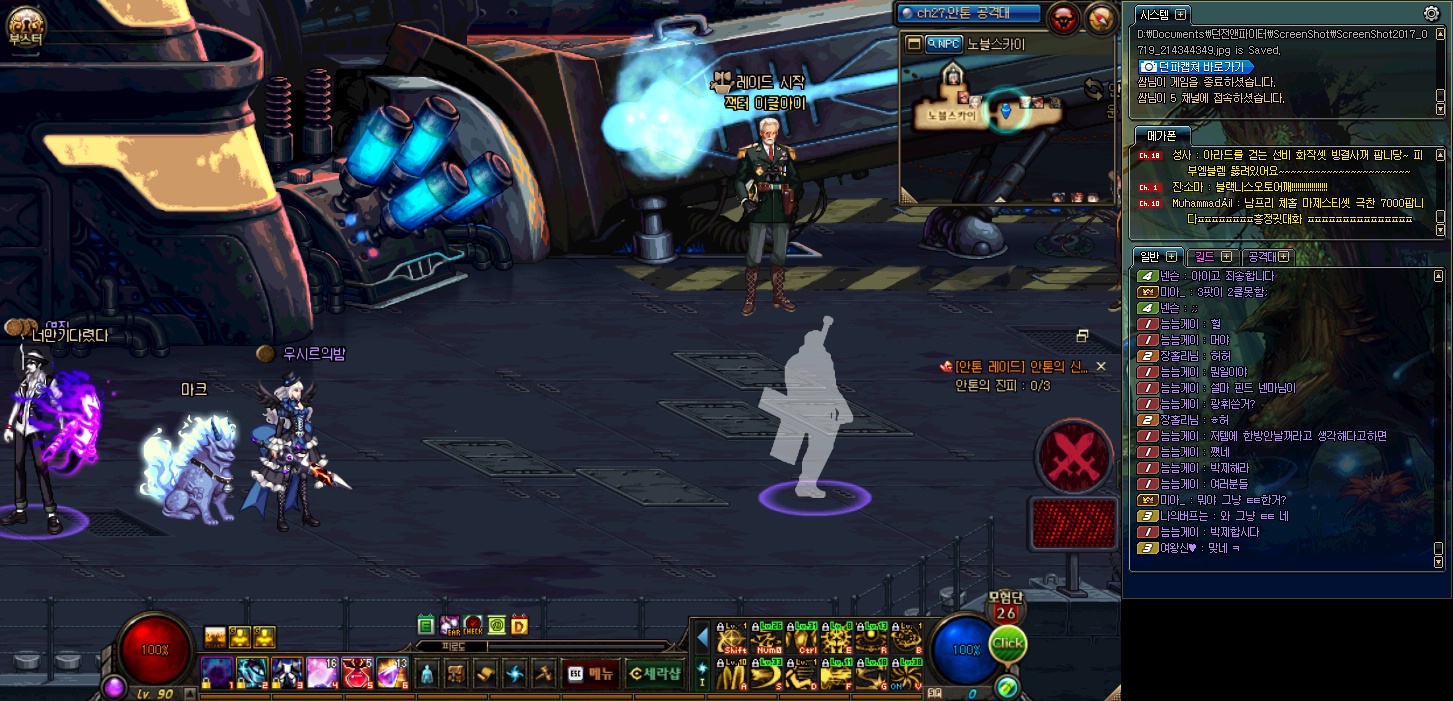This screenshot has width=1453, height=701.
Task: Click the 던파캡쳐 바로가기 link
Action: coord(1194,66)
